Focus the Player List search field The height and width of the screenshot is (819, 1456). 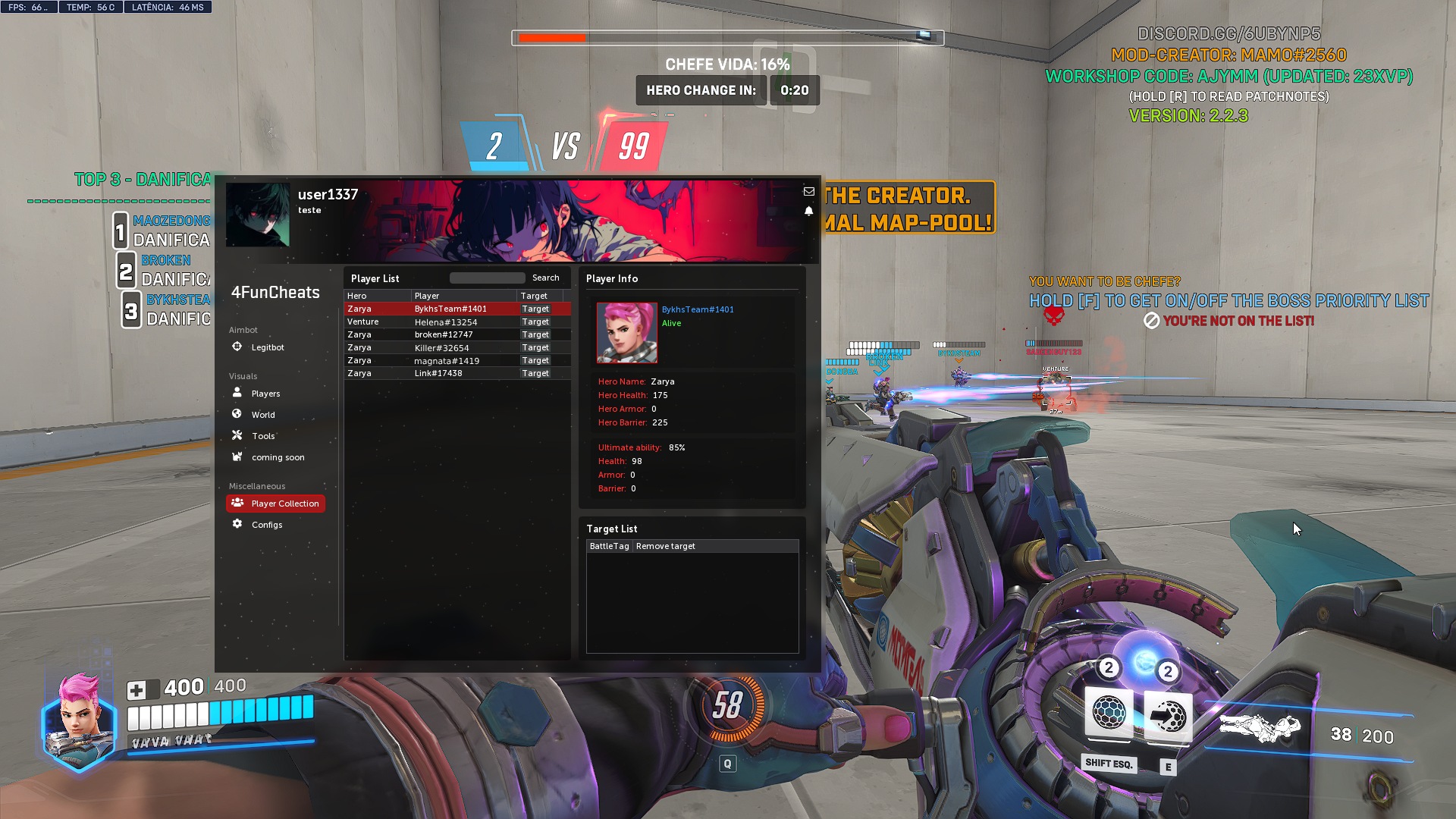click(487, 278)
